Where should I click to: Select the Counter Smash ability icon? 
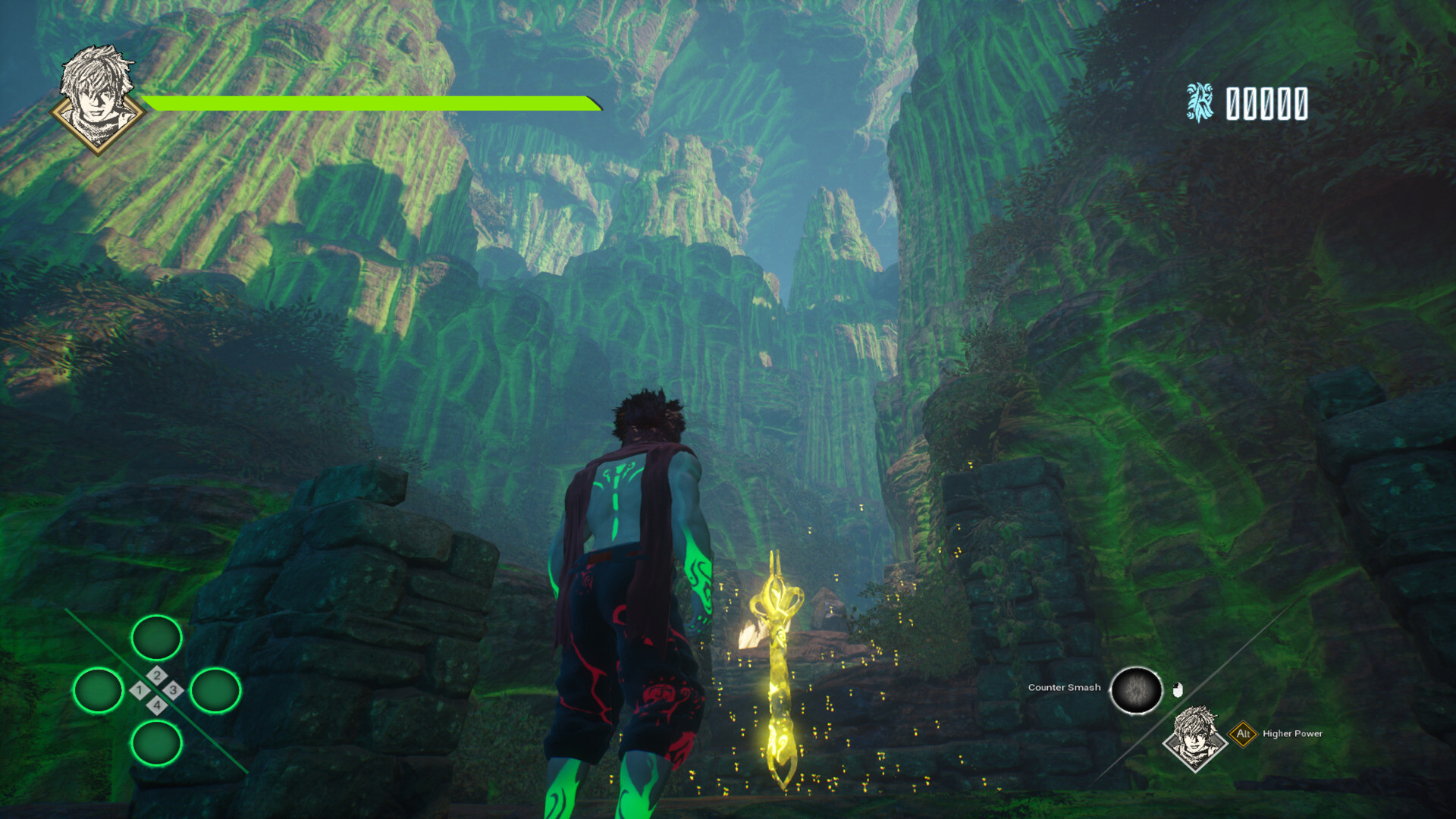1135,689
